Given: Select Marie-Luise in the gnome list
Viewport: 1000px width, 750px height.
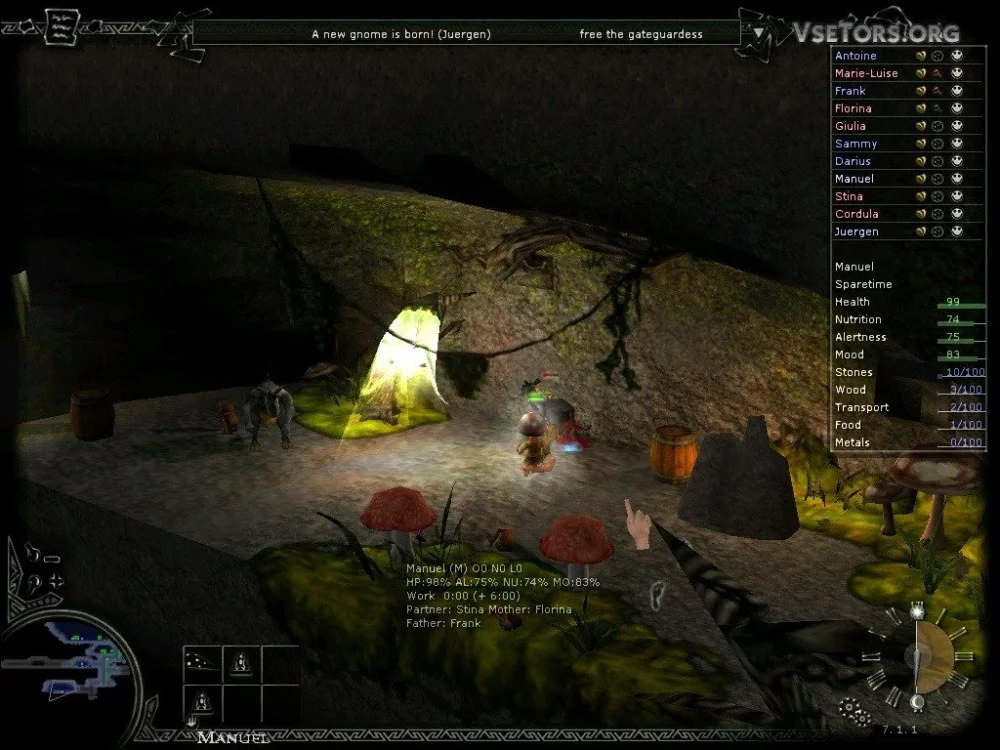Looking at the screenshot, I should 866,73.
